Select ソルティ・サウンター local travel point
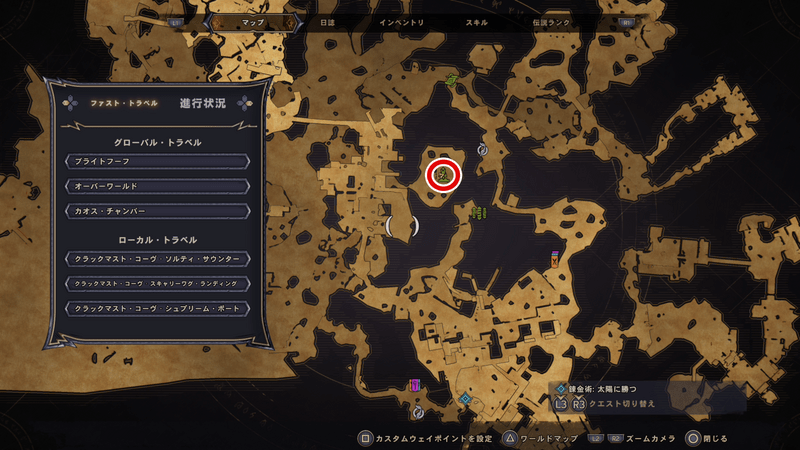This screenshot has width=800, height=450. pos(155,259)
